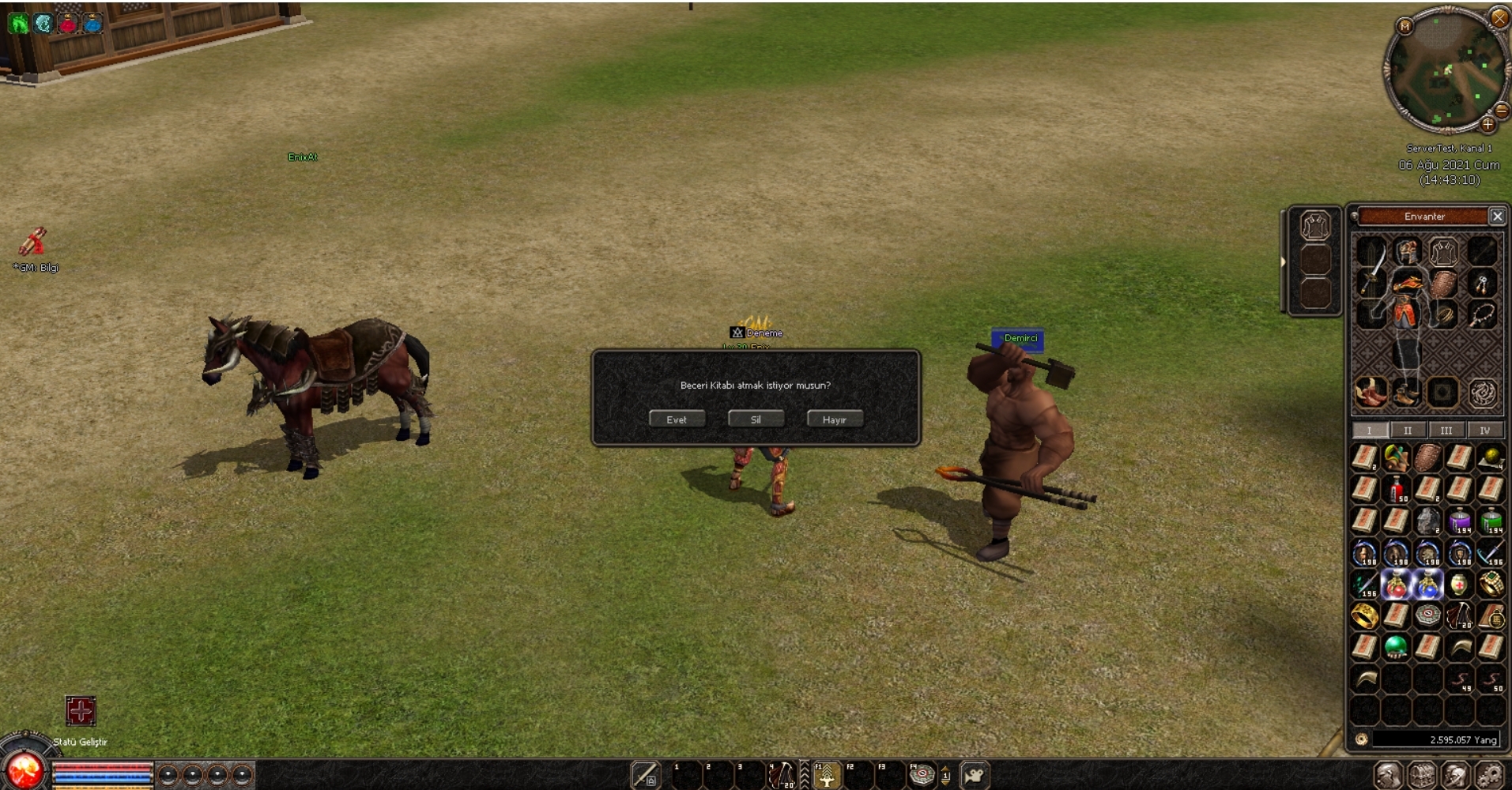Use the F1 hotbar skill slot
Screen dimensions: 1512x790
[827, 776]
